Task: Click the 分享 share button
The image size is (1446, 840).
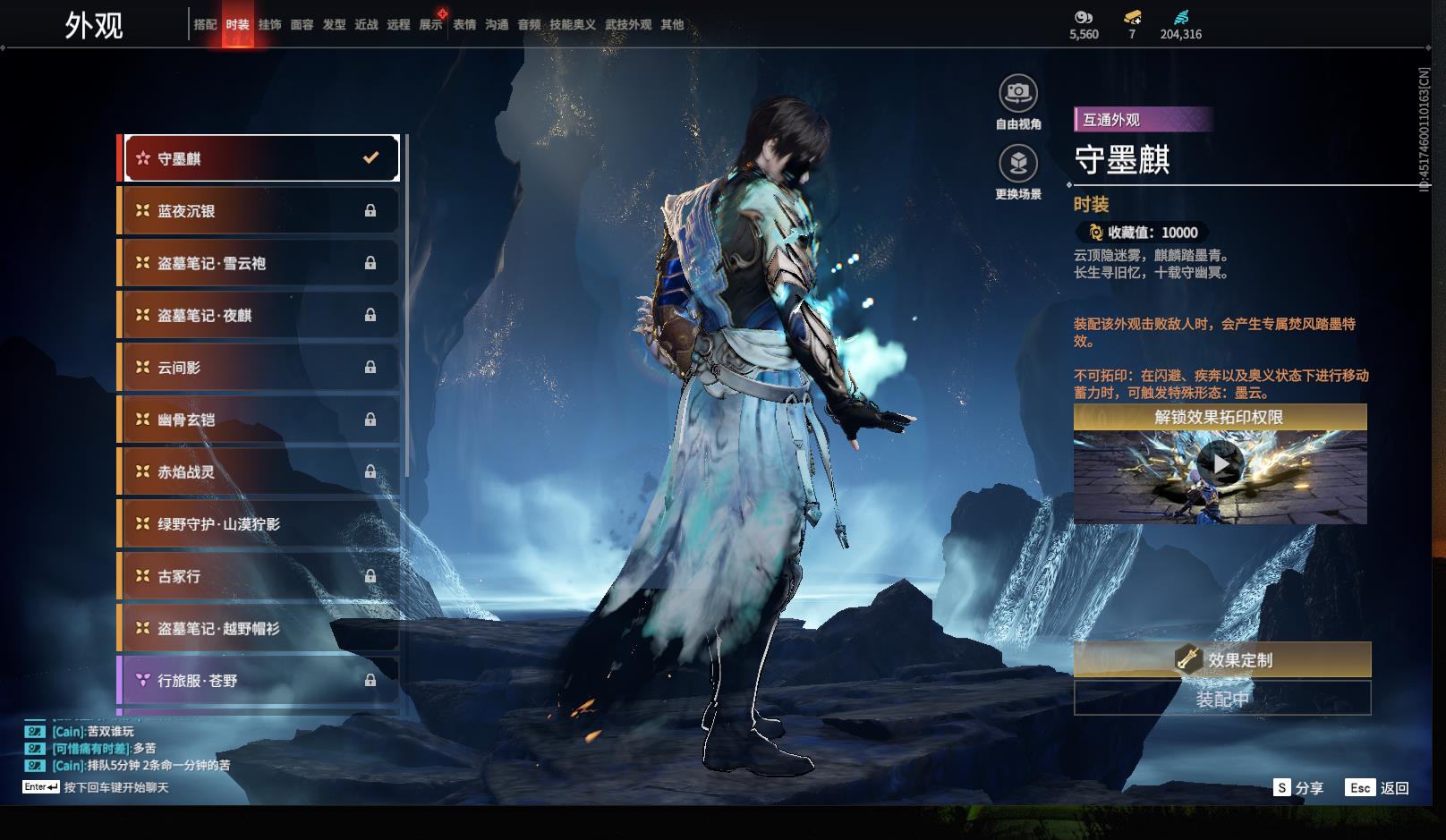Action: pyautogui.click(x=1298, y=788)
